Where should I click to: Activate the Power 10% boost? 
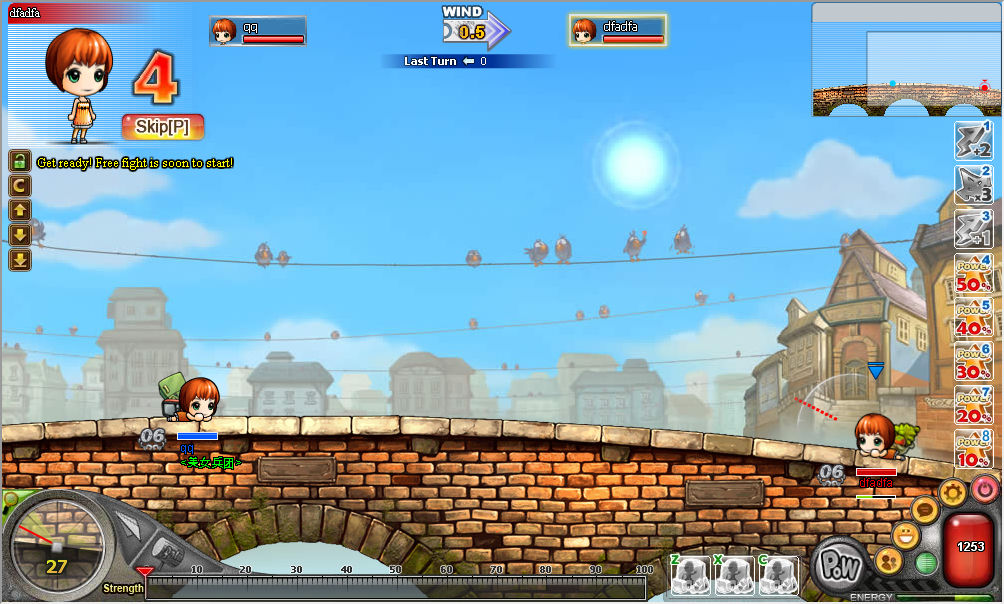click(x=972, y=452)
